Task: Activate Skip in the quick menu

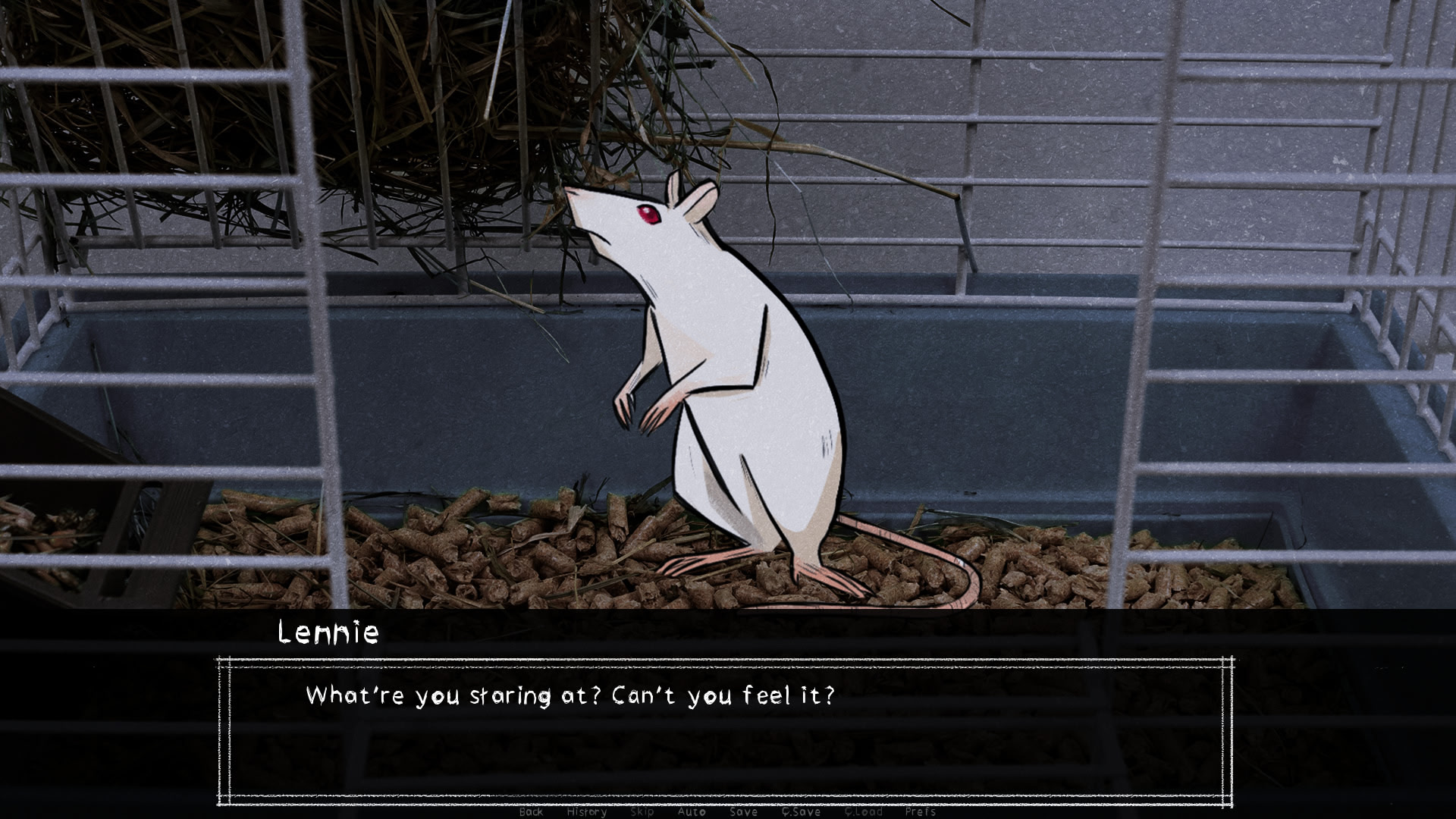Action: click(x=642, y=811)
